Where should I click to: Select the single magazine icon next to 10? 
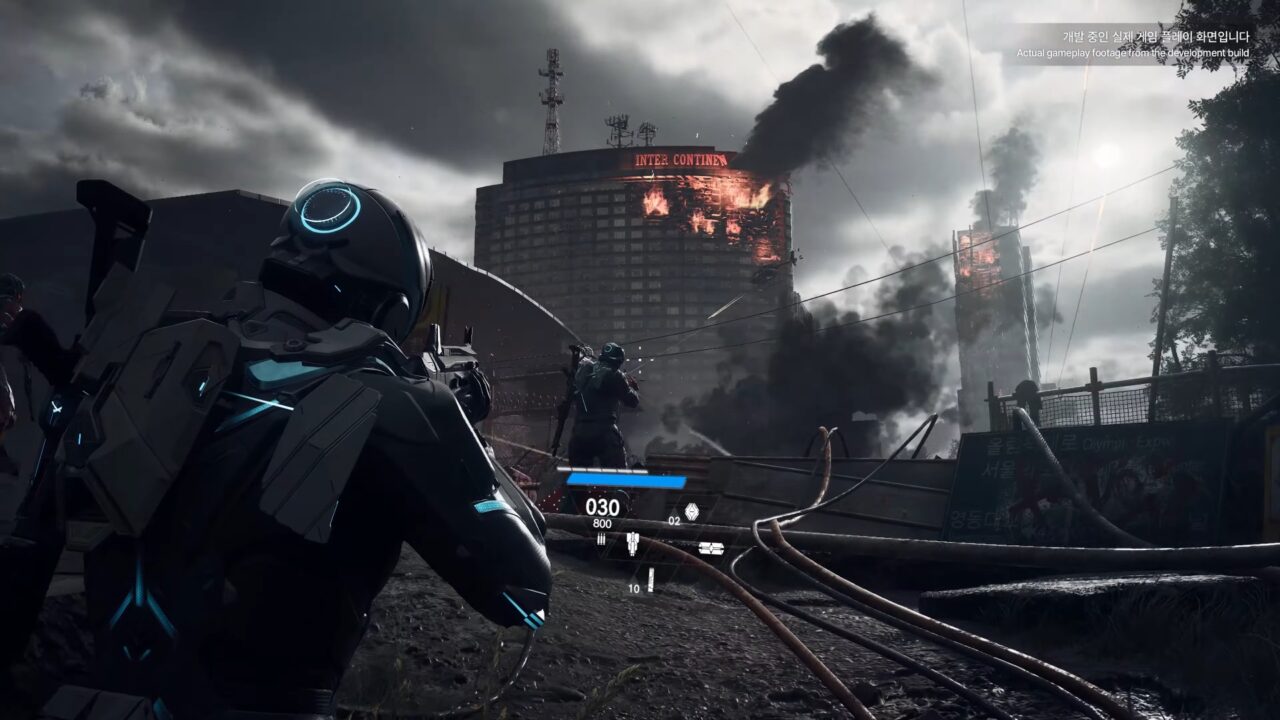click(x=651, y=578)
